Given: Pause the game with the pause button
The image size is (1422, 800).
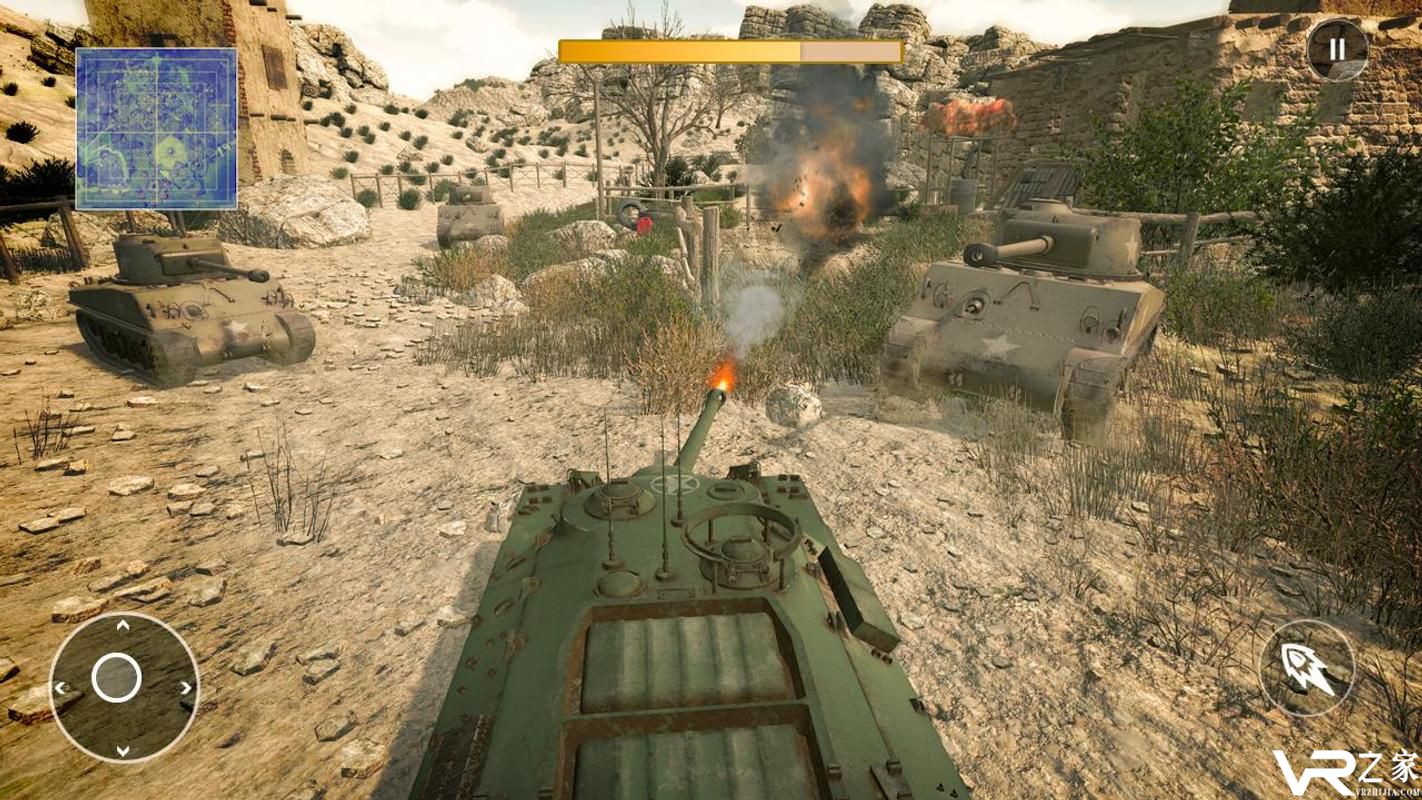Looking at the screenshot, I should click(1337, 48).
